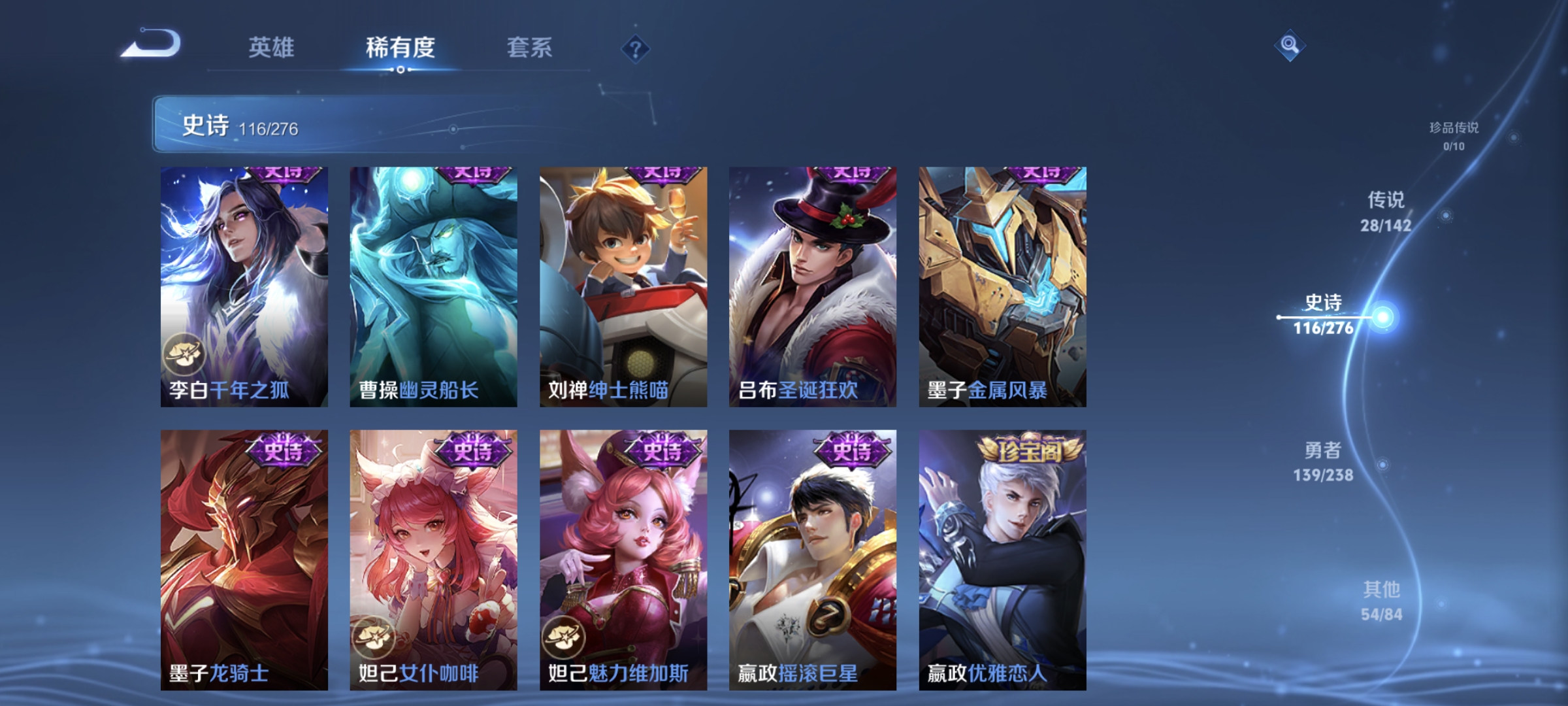
Task: Click the help question mark icon
Action: coord(637,50)
